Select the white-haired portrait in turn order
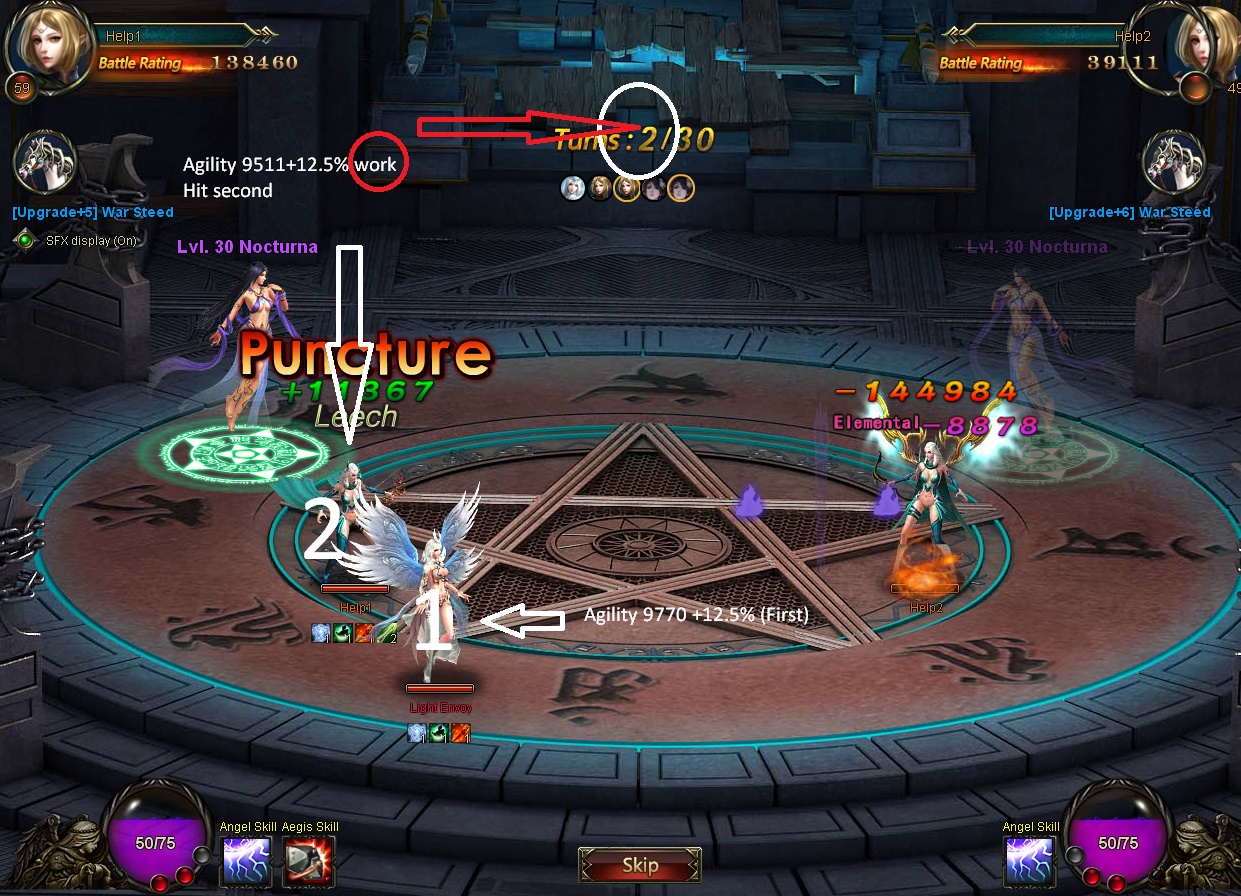1241x896 pixels. (573, 188)
